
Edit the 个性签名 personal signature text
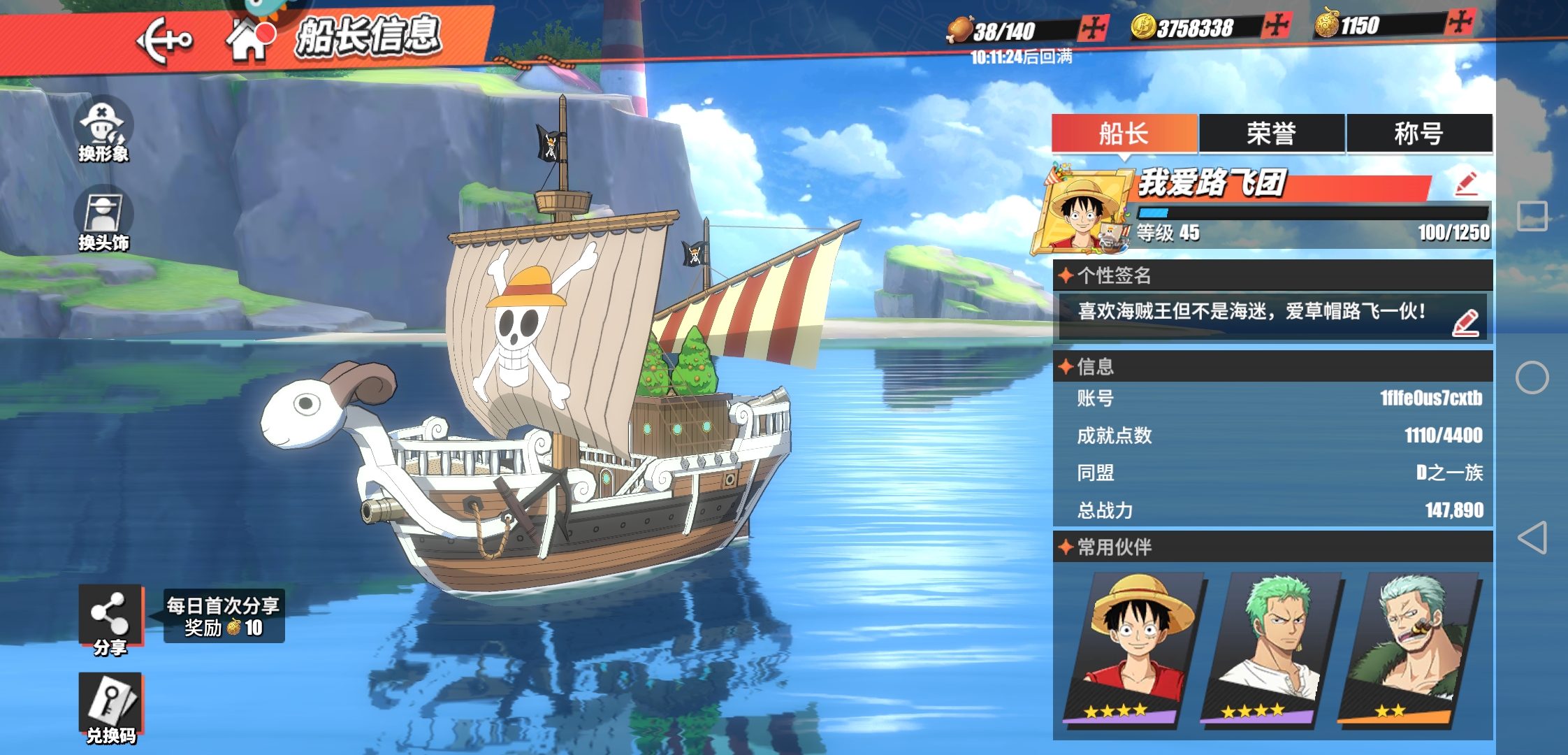point(1465,323)
